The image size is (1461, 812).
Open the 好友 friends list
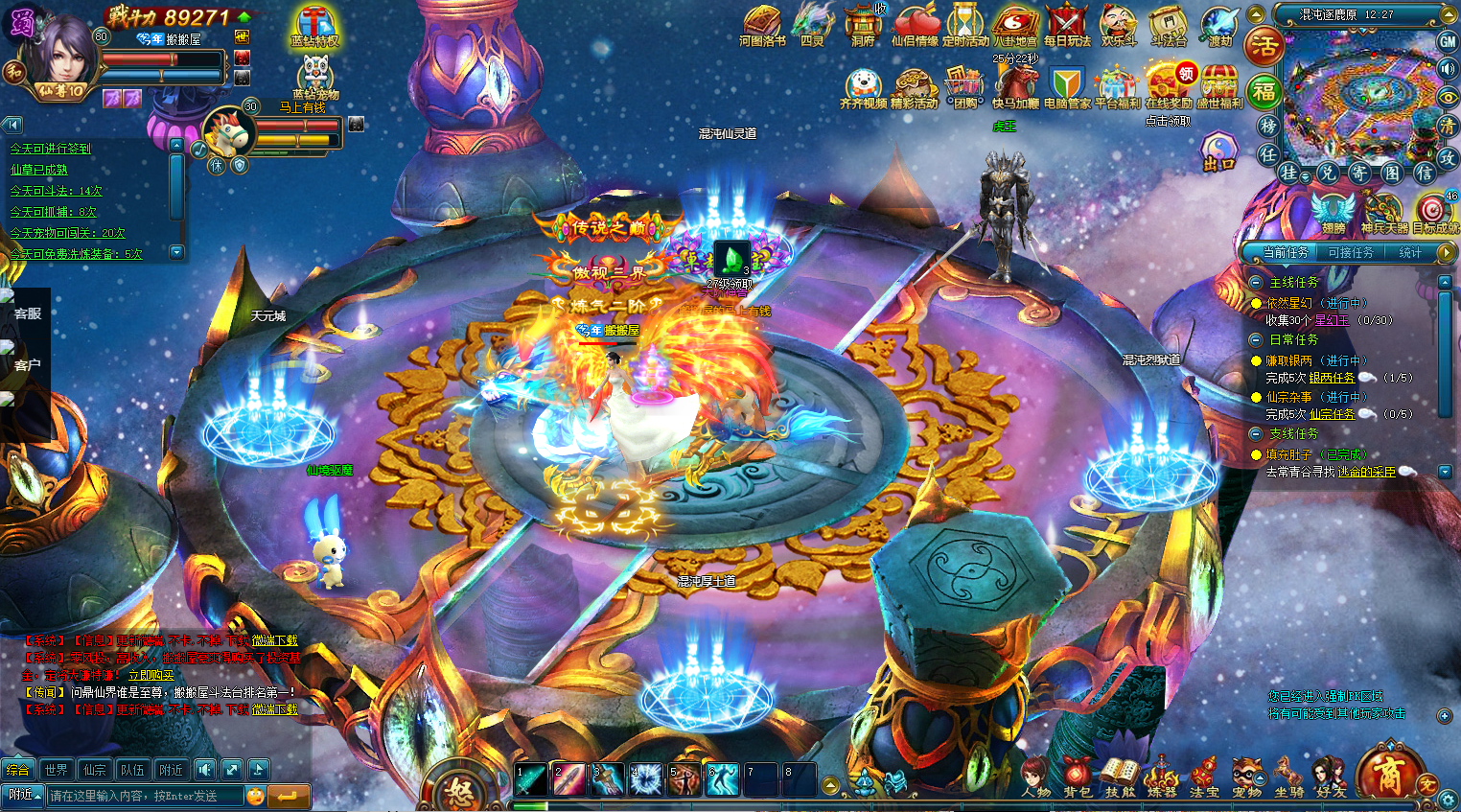[1331, 776]
